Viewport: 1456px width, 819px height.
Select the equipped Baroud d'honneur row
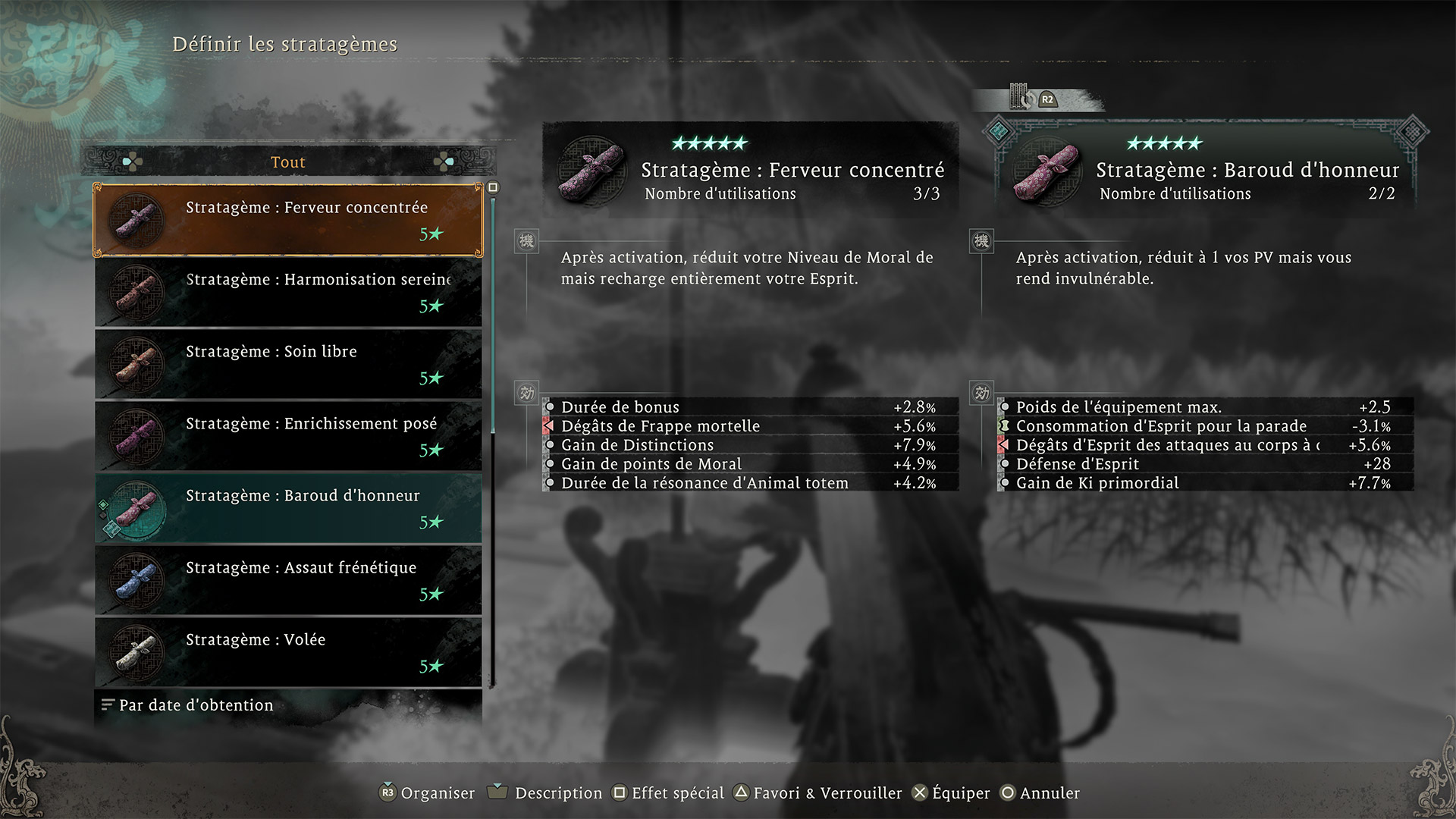[288, 508]
